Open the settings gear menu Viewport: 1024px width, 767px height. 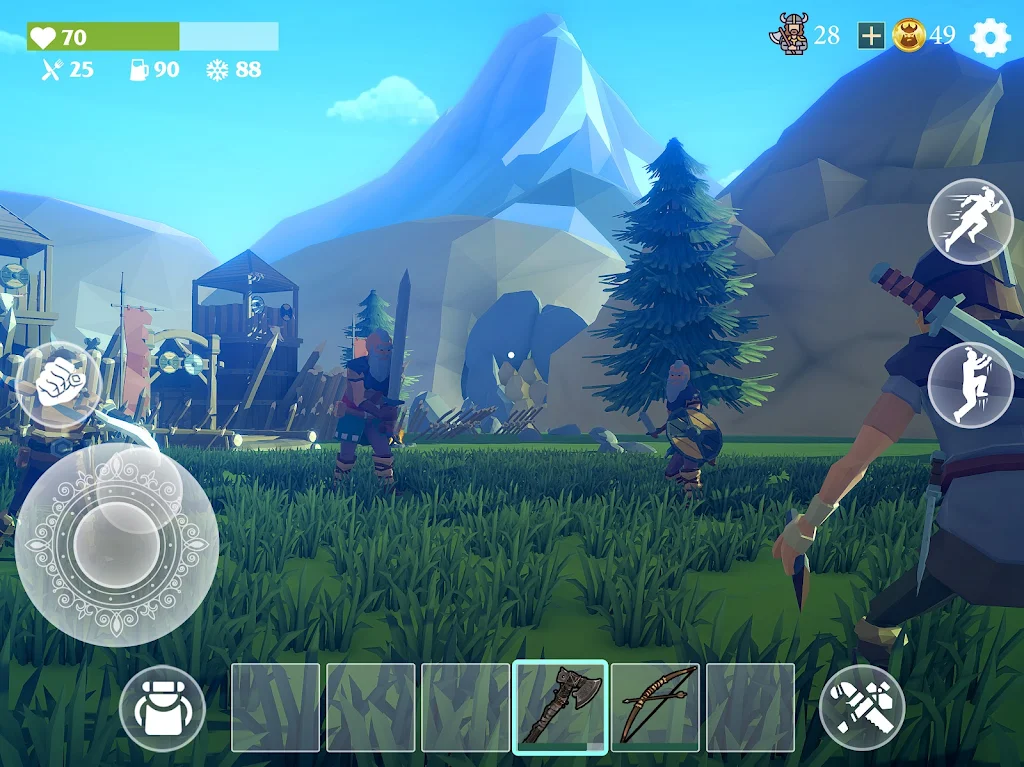coord(990,37)
